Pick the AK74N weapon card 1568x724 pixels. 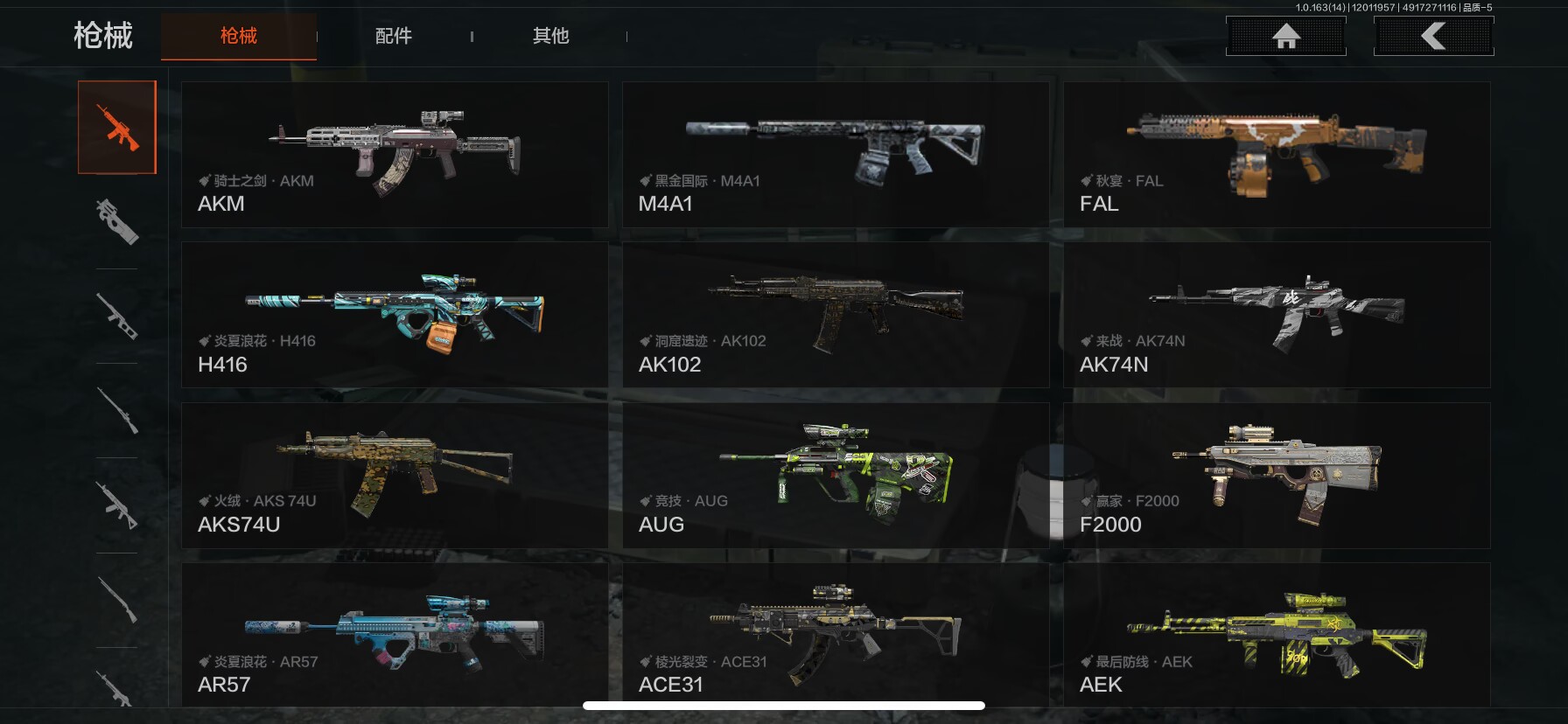pos(1277,315)
